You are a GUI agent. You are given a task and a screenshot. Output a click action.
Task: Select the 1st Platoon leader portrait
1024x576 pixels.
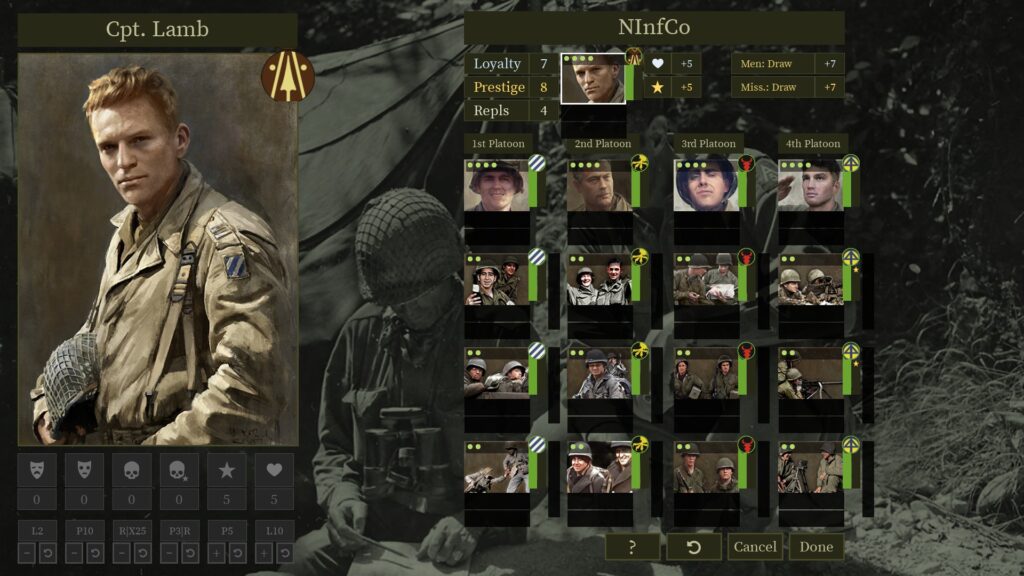pos(495,185)
